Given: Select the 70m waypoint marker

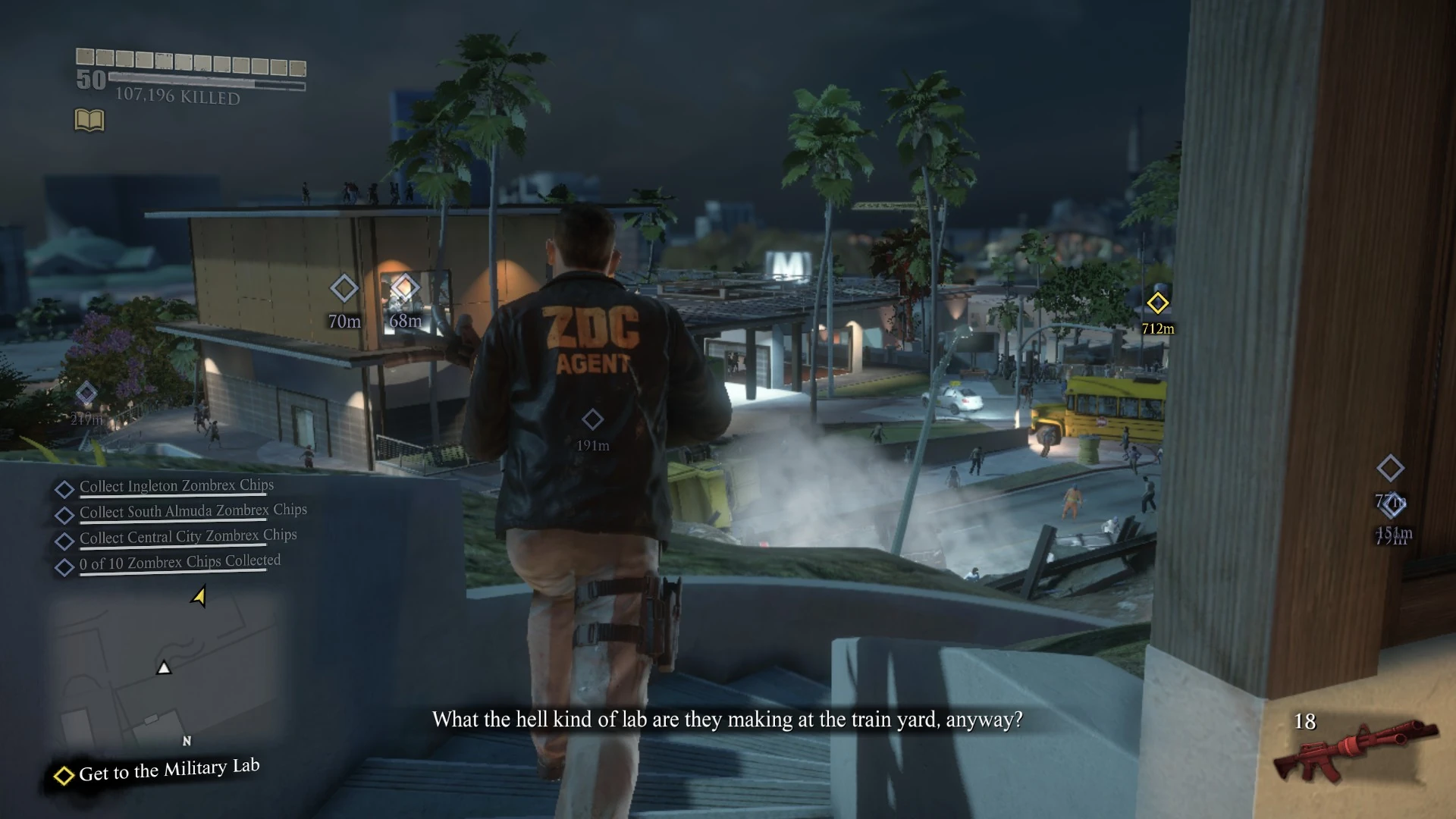Looking at the screenshot, I should coord(345,288).
